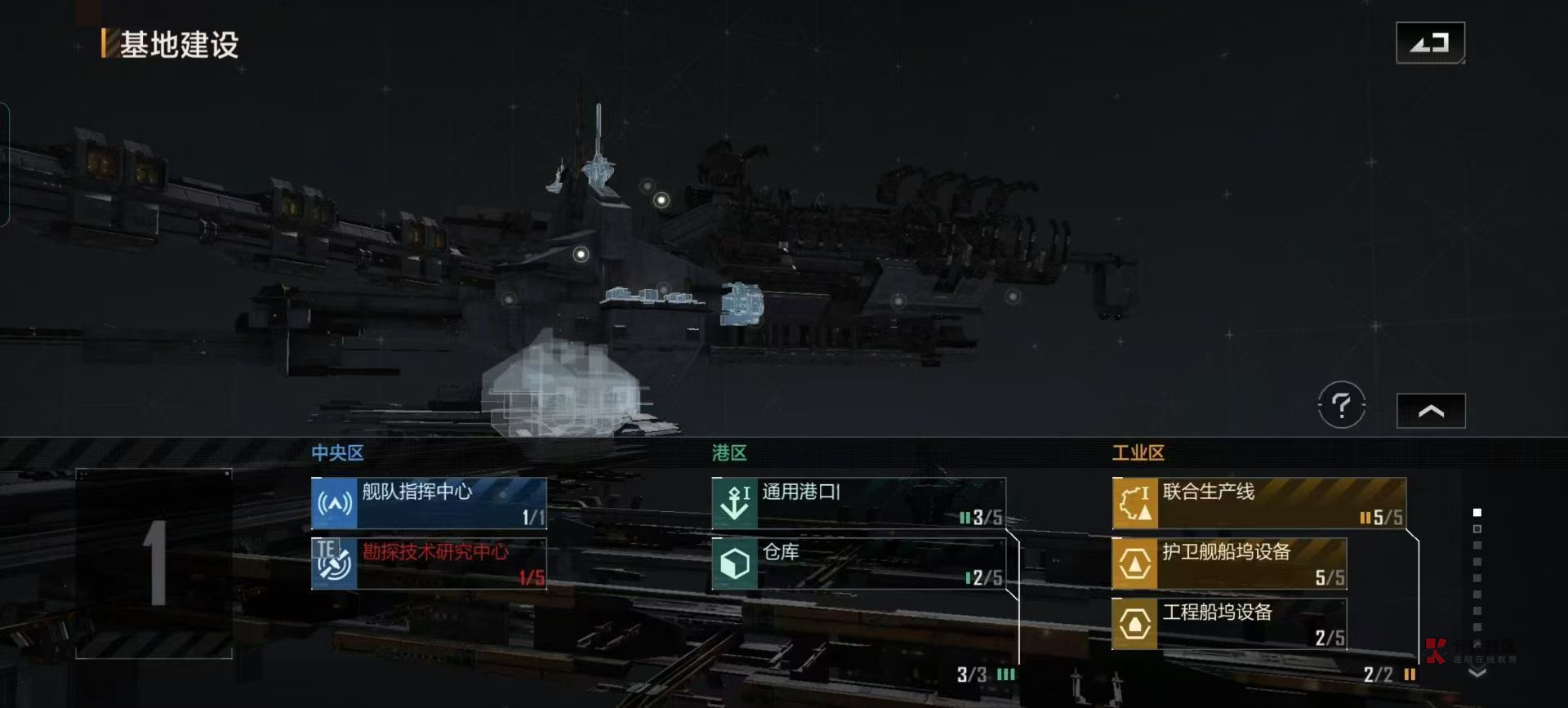This screenshot has height=708, width=1568.
Task: Select 护卫舰船坞设备 building entry
Action: click(1229, 563)
